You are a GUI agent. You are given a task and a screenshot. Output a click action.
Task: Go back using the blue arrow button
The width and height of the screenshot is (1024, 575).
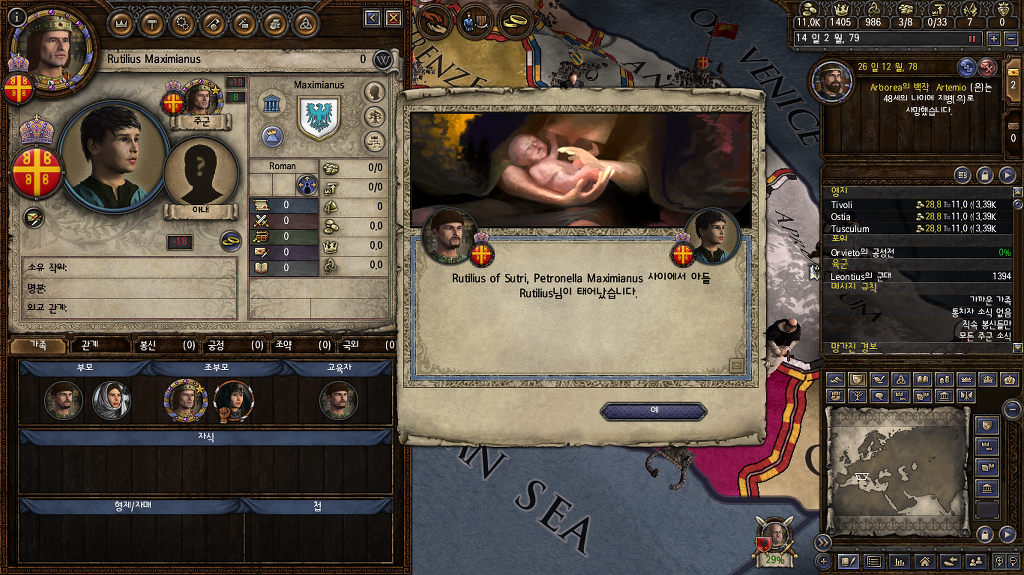click(372, 17)
